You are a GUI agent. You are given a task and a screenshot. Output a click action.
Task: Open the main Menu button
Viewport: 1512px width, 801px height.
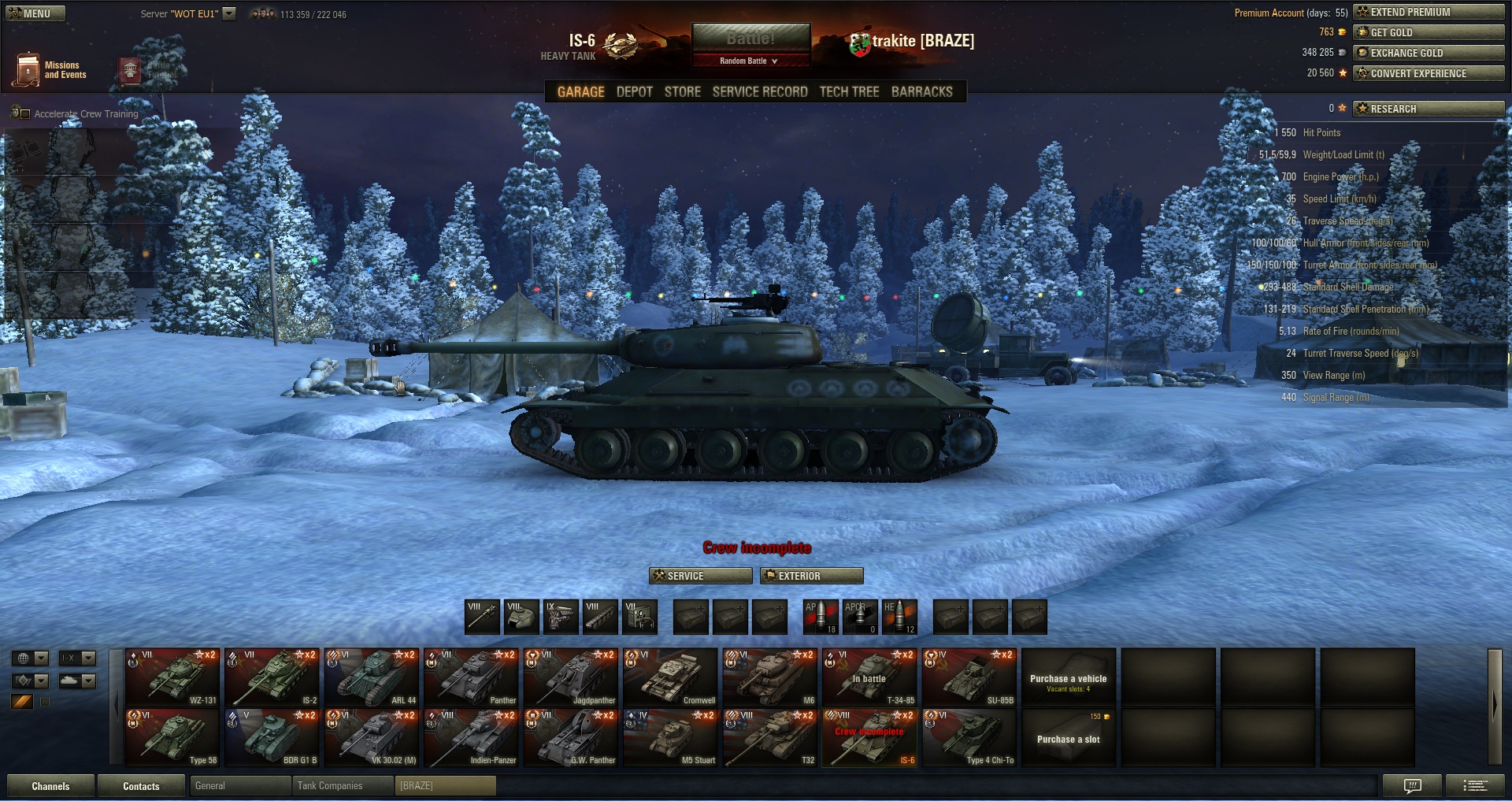click(35, 13)
